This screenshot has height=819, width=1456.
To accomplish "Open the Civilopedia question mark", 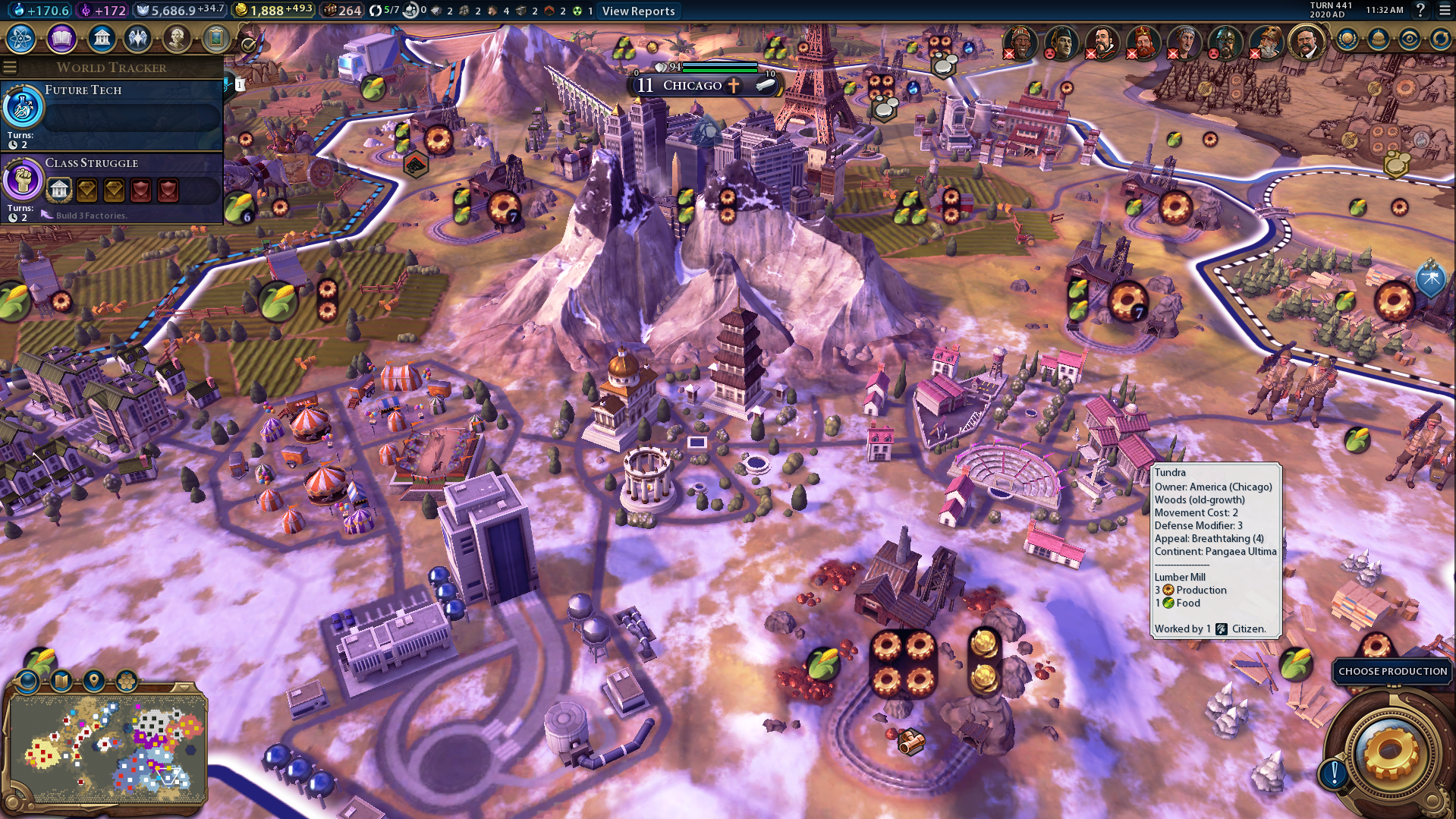I will point(1420,11).
